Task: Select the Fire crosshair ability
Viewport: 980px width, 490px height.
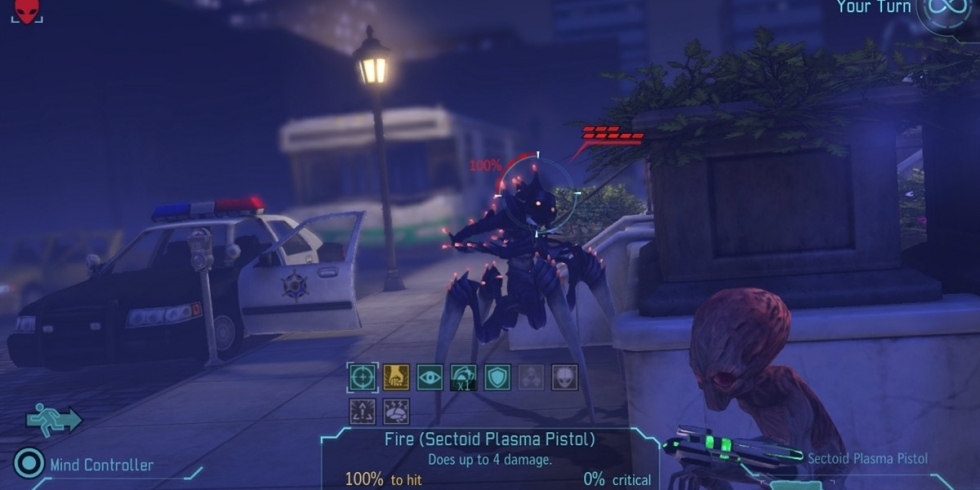Action: [362, 377]
